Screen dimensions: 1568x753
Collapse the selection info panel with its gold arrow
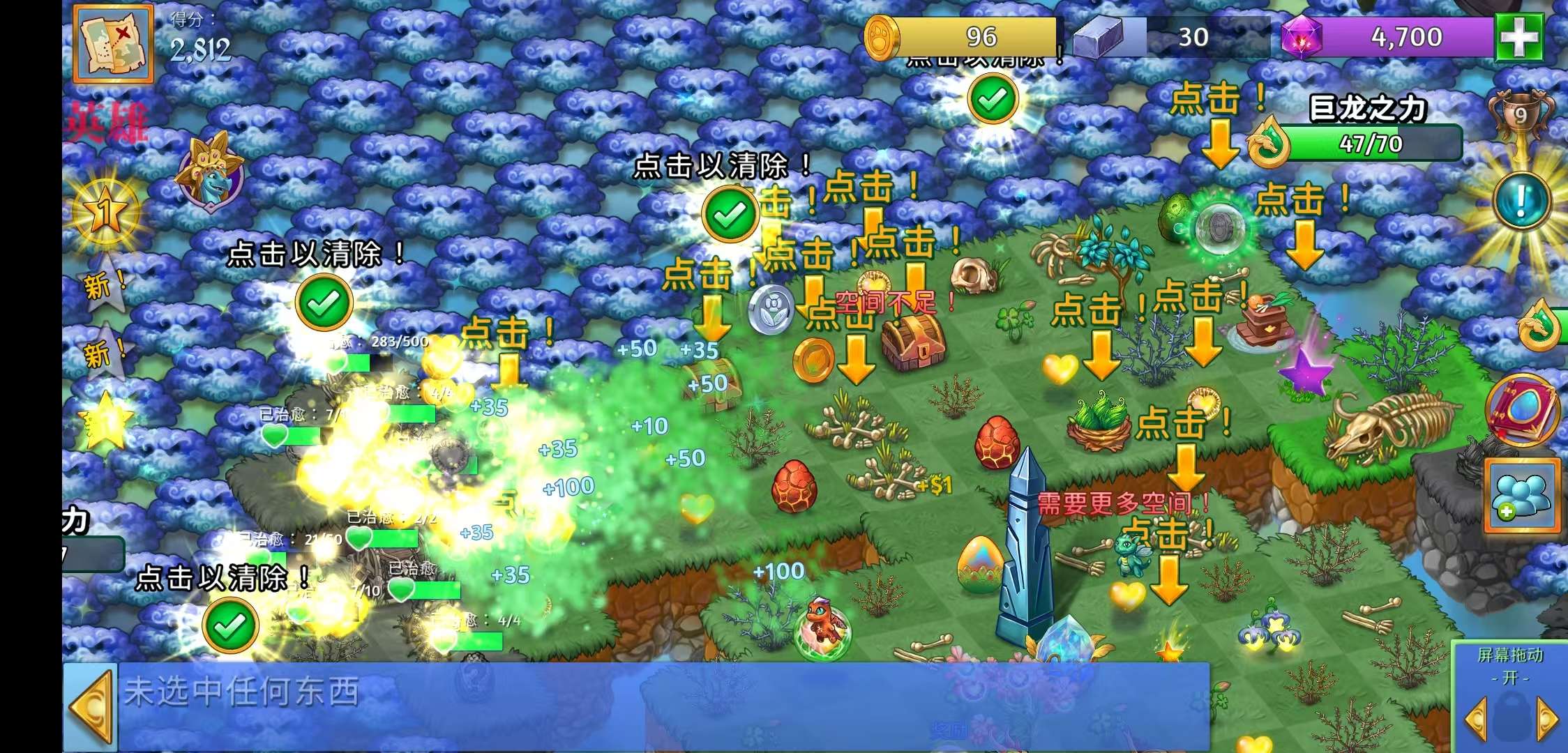pyautogui.click(x=91, y=706)
